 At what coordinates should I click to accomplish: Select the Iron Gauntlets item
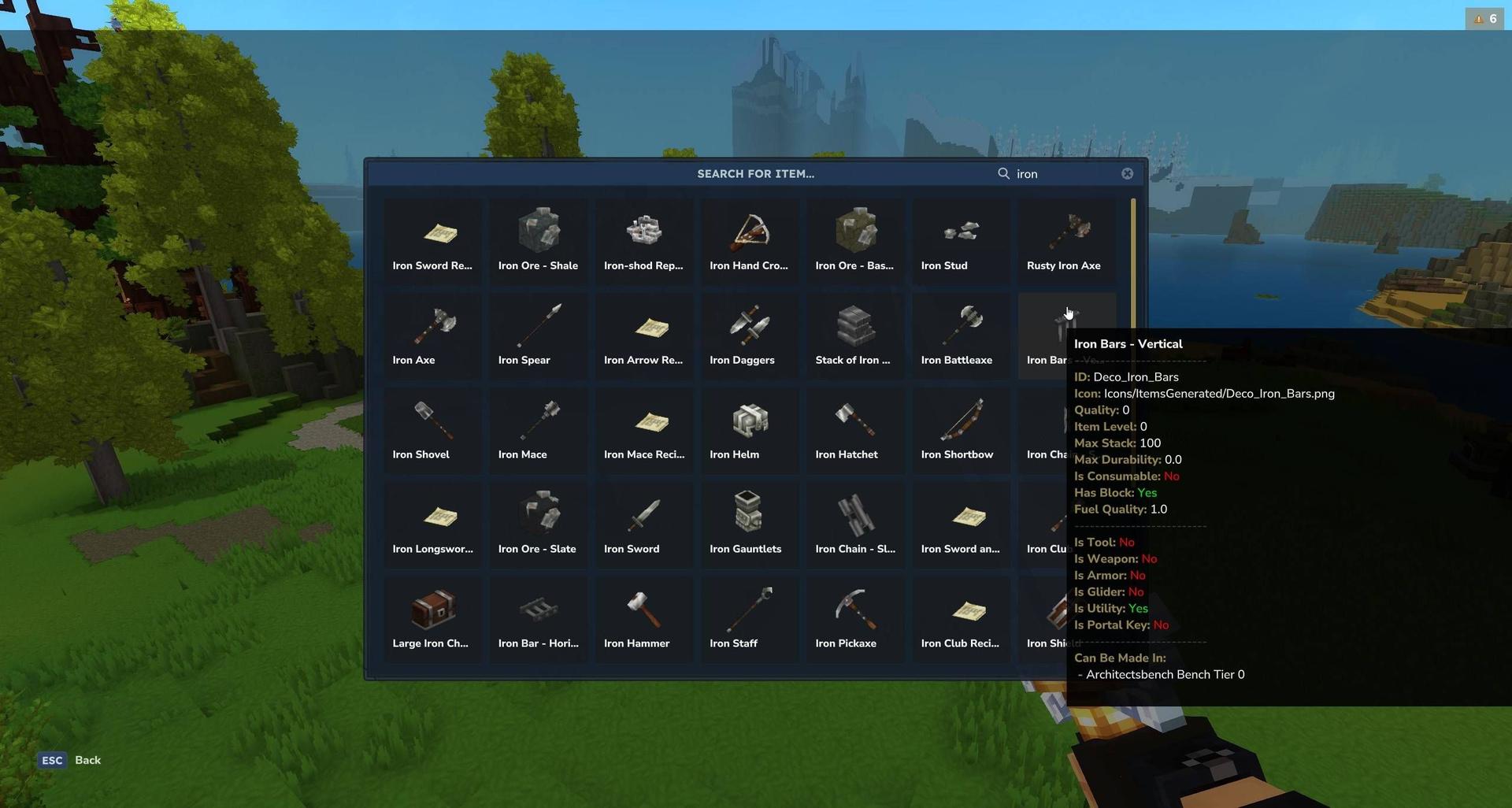(x=748, y=514)
